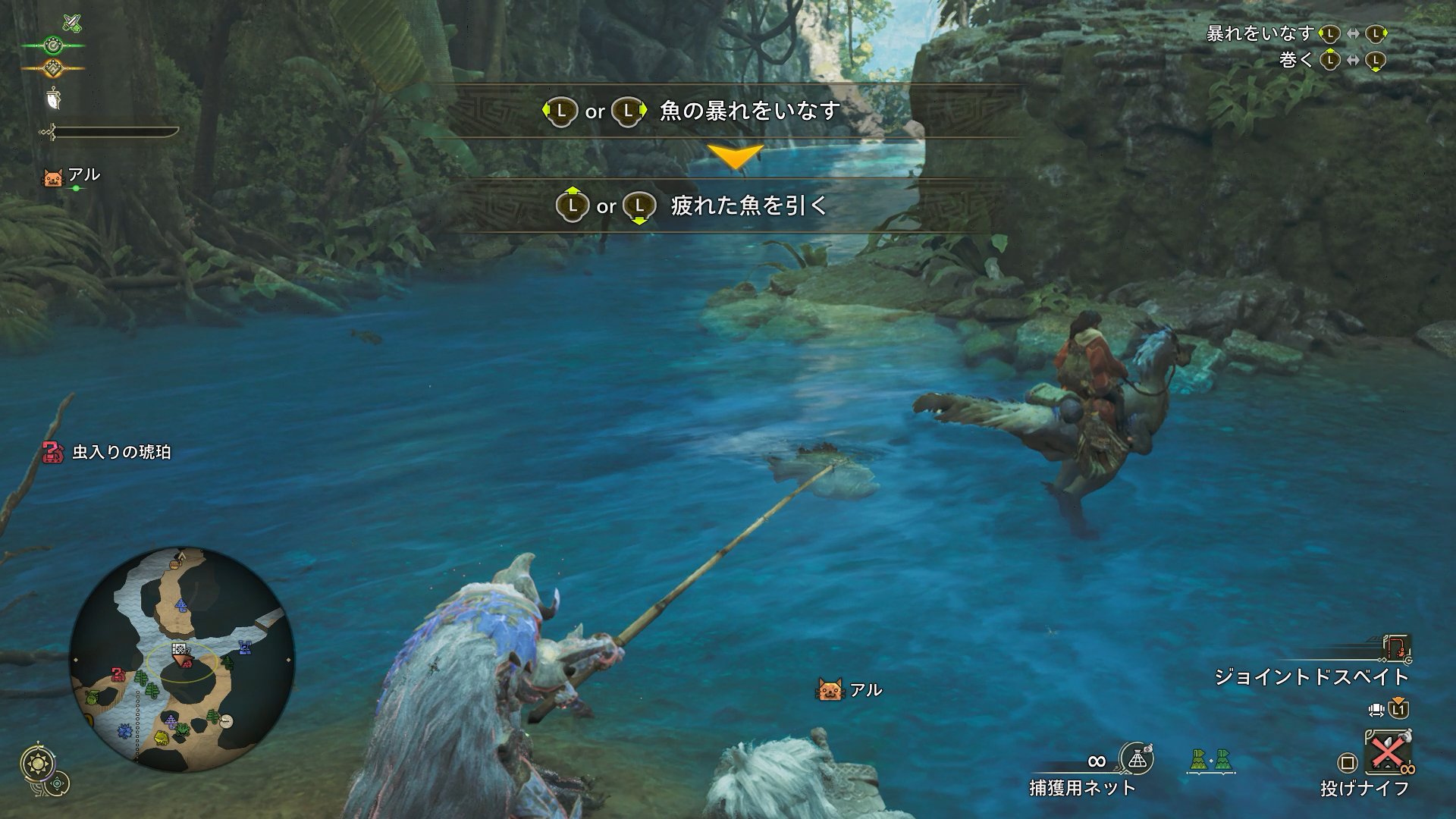
Task: Select the 捕獲用ネット capture net item
Action: [1136, 758]
